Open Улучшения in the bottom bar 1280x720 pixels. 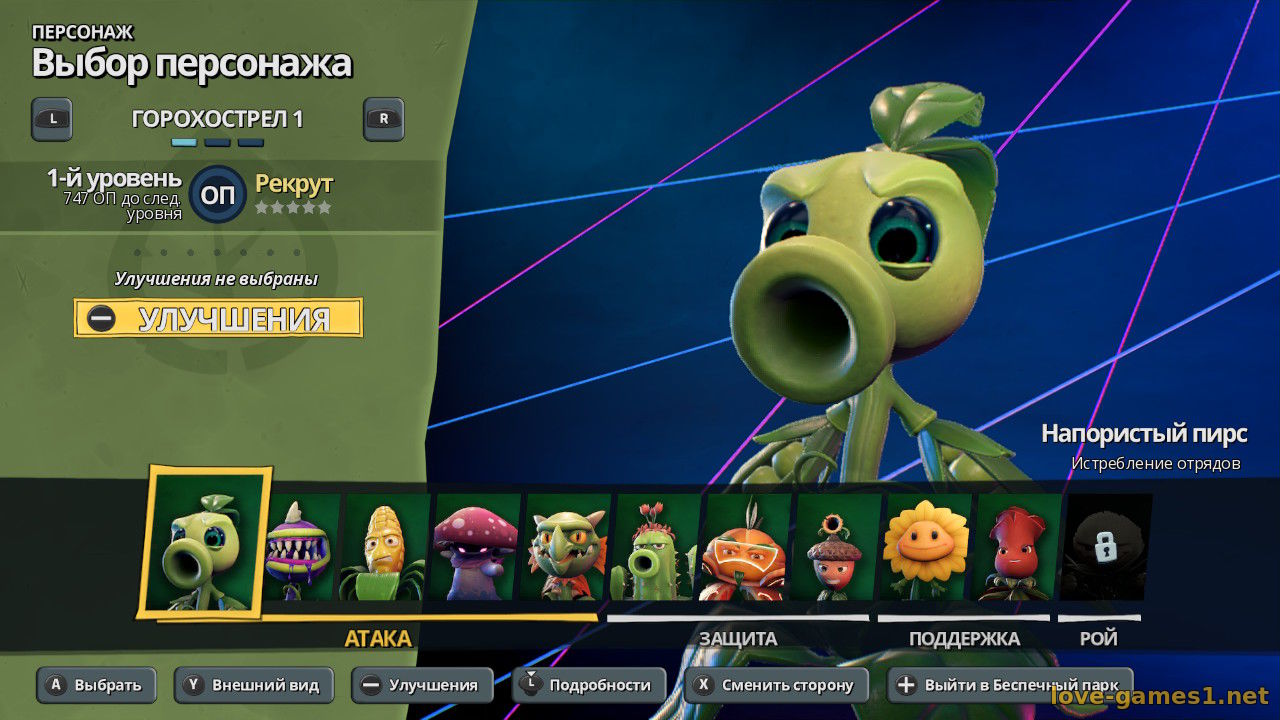click(x=422, y=685)
